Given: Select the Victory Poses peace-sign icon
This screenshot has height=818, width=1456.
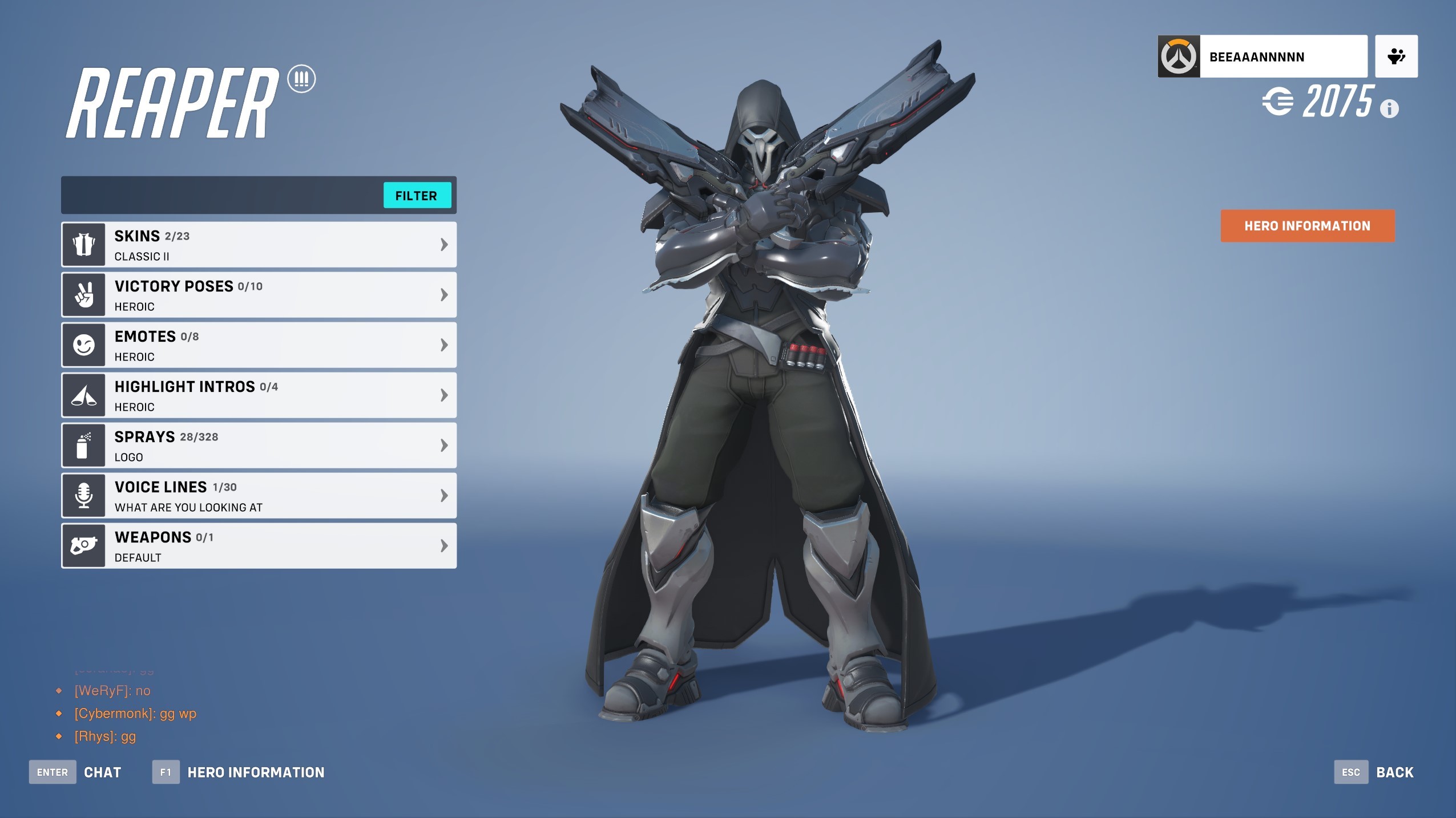Looking at the screenshot, I should [83, 294].
